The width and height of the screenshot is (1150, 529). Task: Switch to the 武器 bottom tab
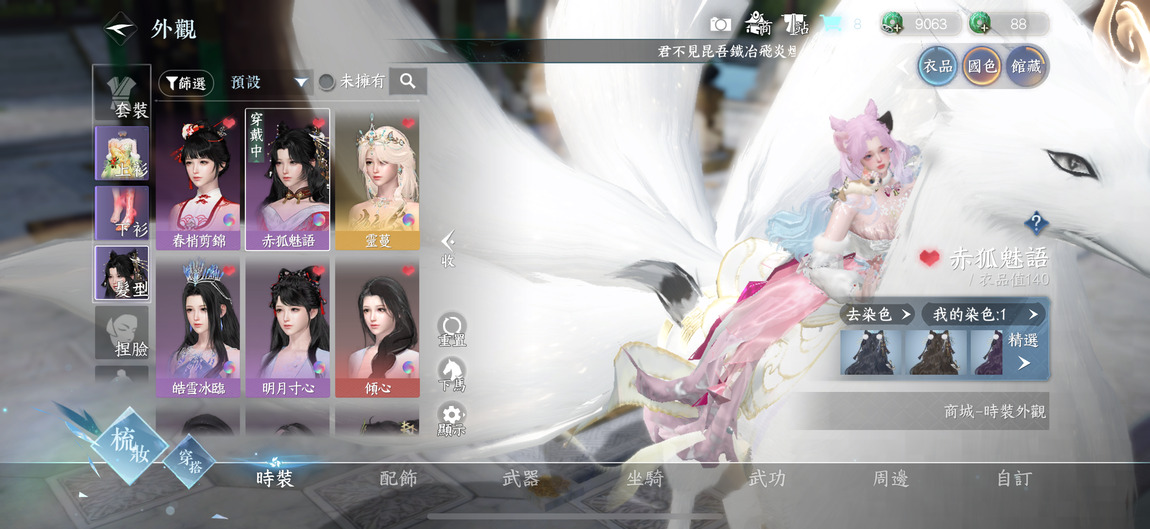pyautogui.click(x=520, y=479)
